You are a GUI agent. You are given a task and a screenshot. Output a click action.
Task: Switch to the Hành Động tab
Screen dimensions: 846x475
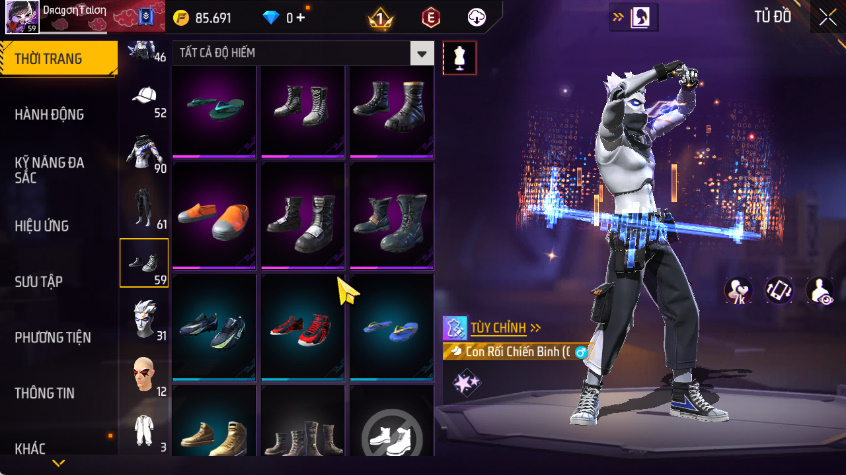(x=49, y=115)
